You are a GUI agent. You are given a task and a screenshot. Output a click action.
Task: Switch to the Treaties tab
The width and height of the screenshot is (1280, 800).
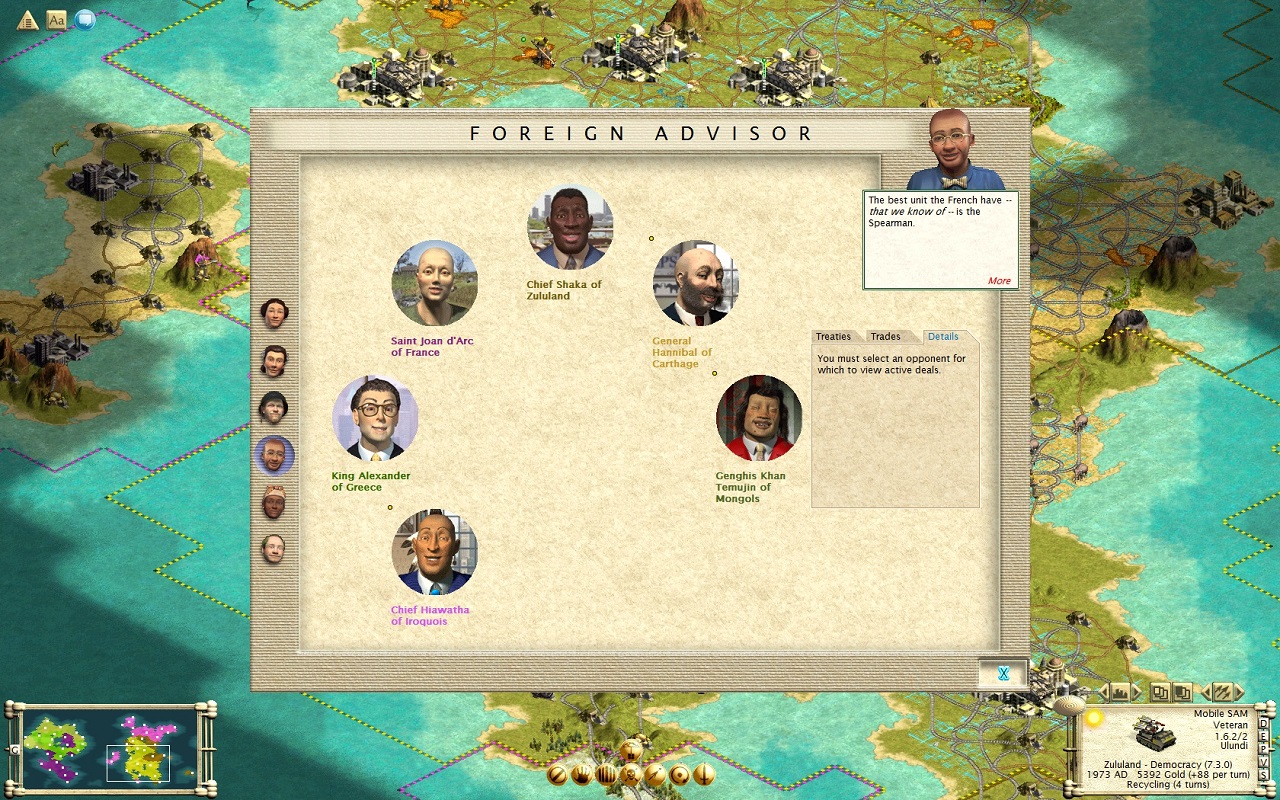(x=835, y=336)
